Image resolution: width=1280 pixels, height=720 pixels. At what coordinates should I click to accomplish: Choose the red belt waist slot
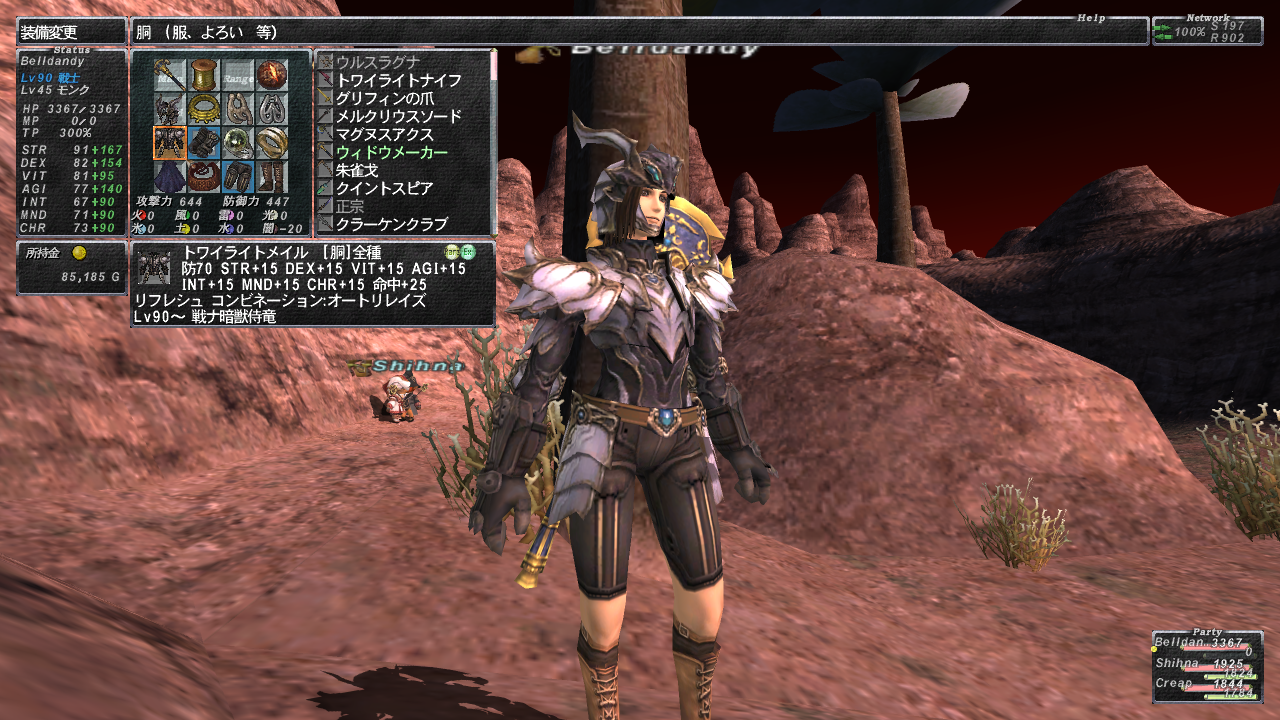tap(204, 177)
